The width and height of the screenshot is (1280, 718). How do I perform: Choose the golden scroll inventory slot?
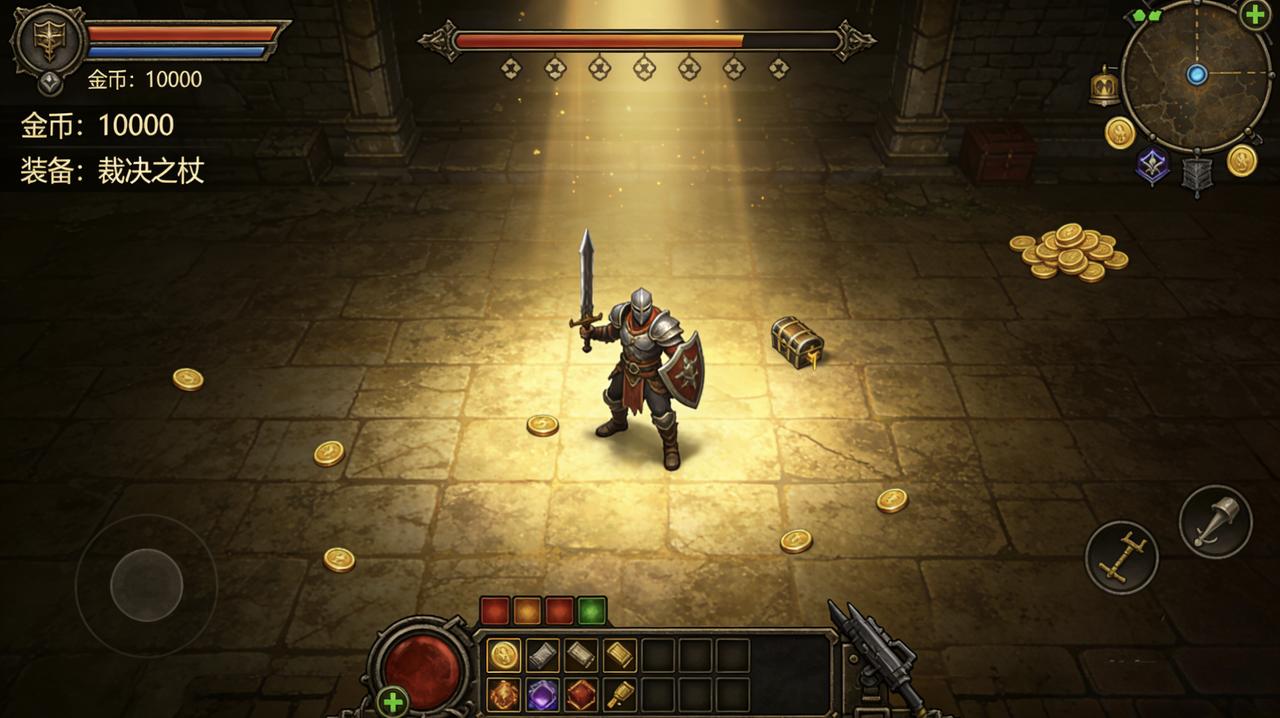620,656
